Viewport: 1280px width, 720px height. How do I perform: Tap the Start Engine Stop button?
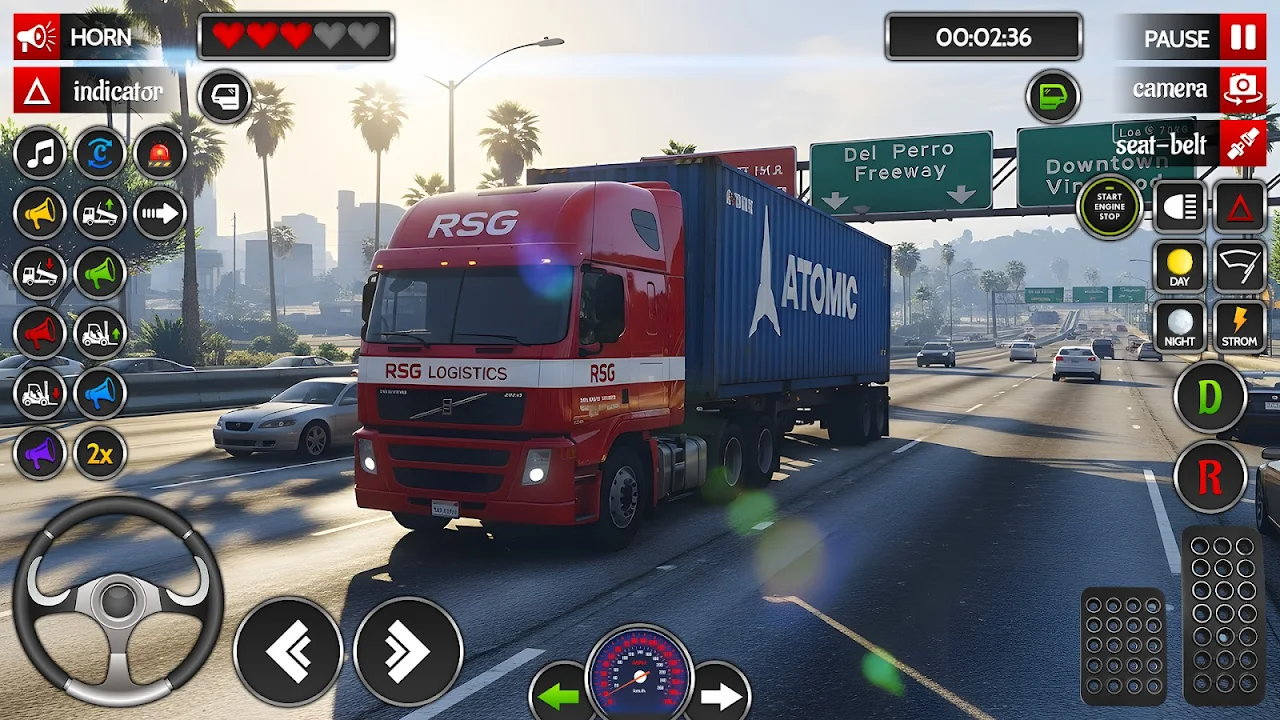(x=1109, y=206)
